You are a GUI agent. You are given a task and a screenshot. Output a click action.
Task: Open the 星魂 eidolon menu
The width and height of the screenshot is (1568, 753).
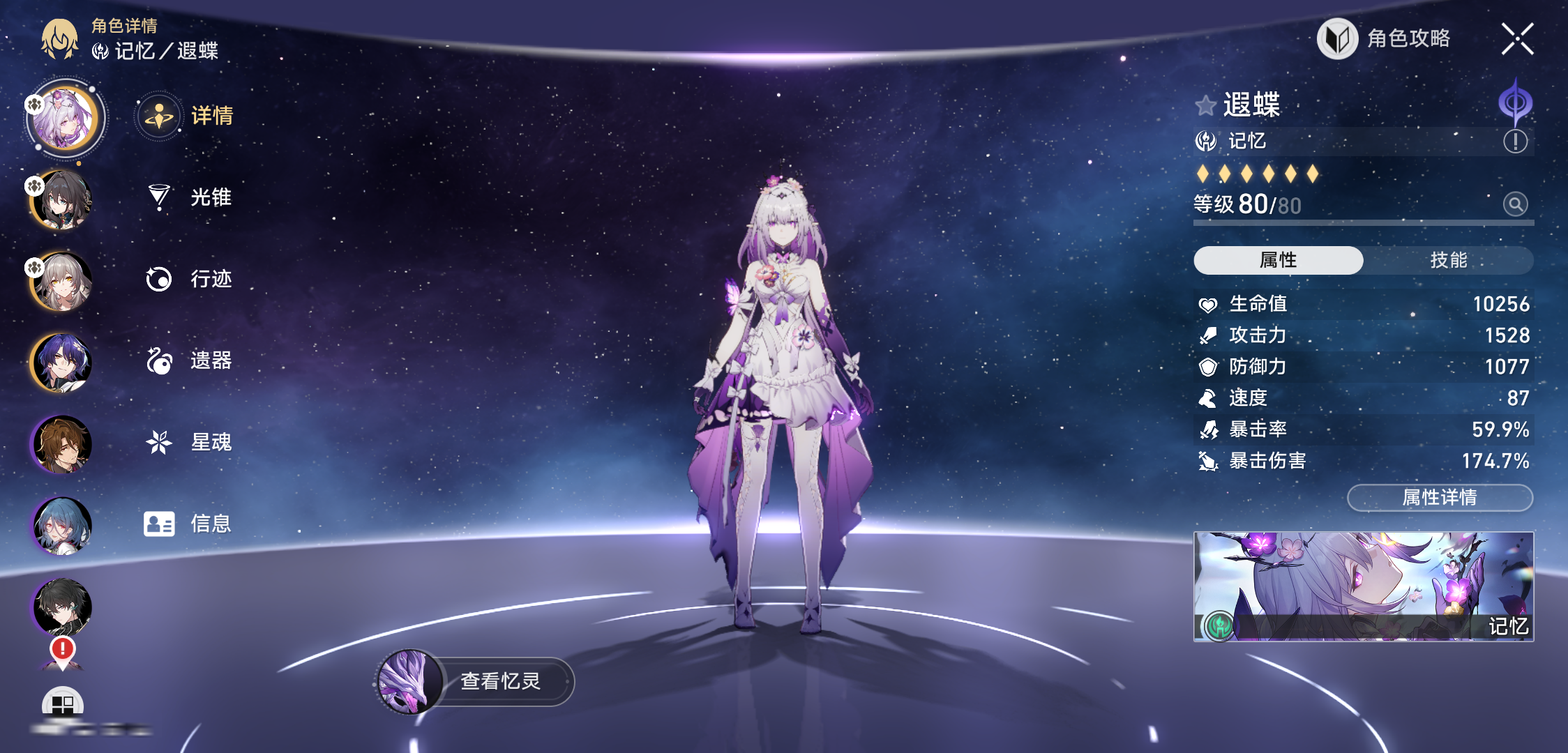tap(190, 442)
